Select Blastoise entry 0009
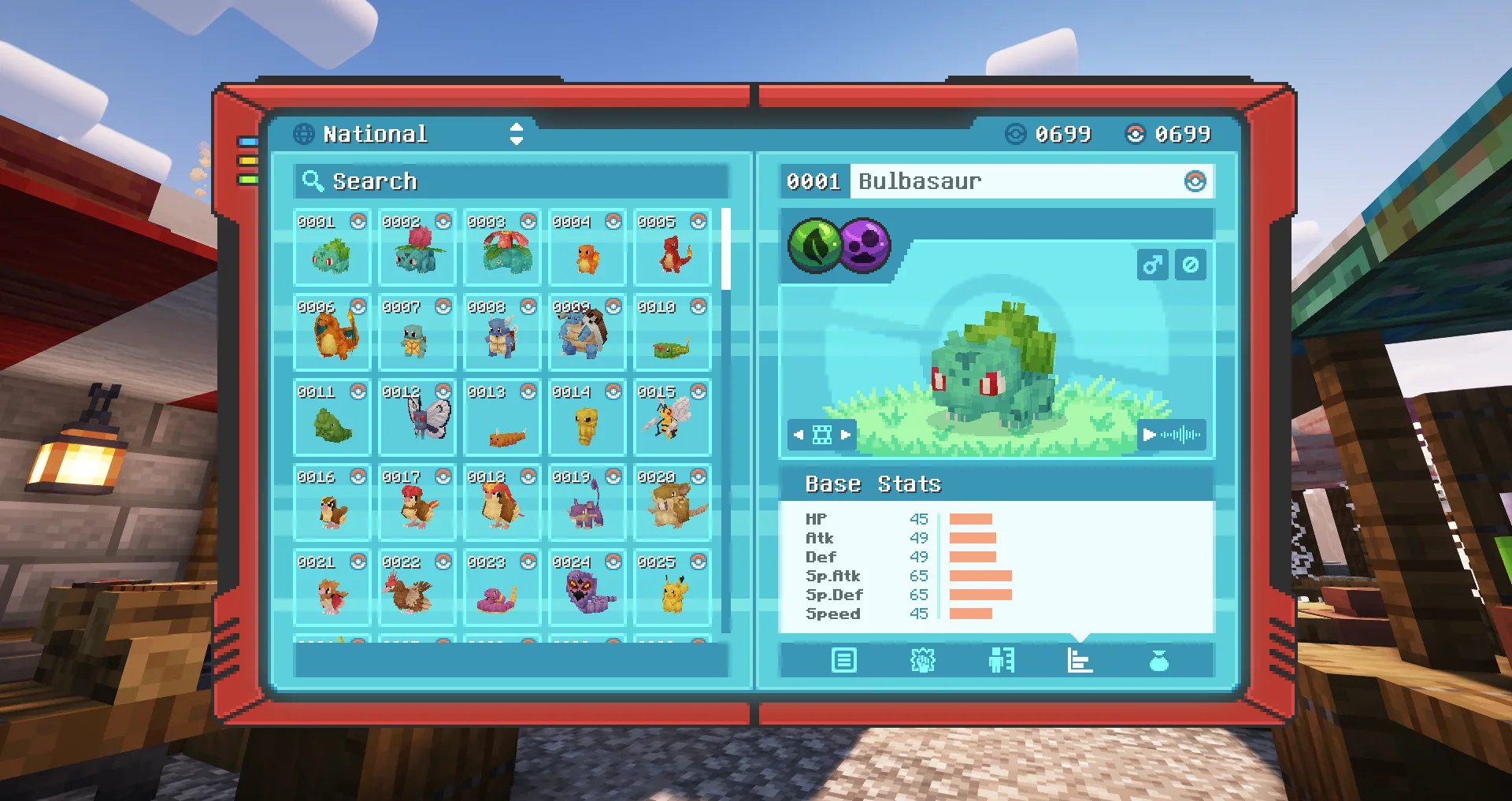 coord(587,332)
